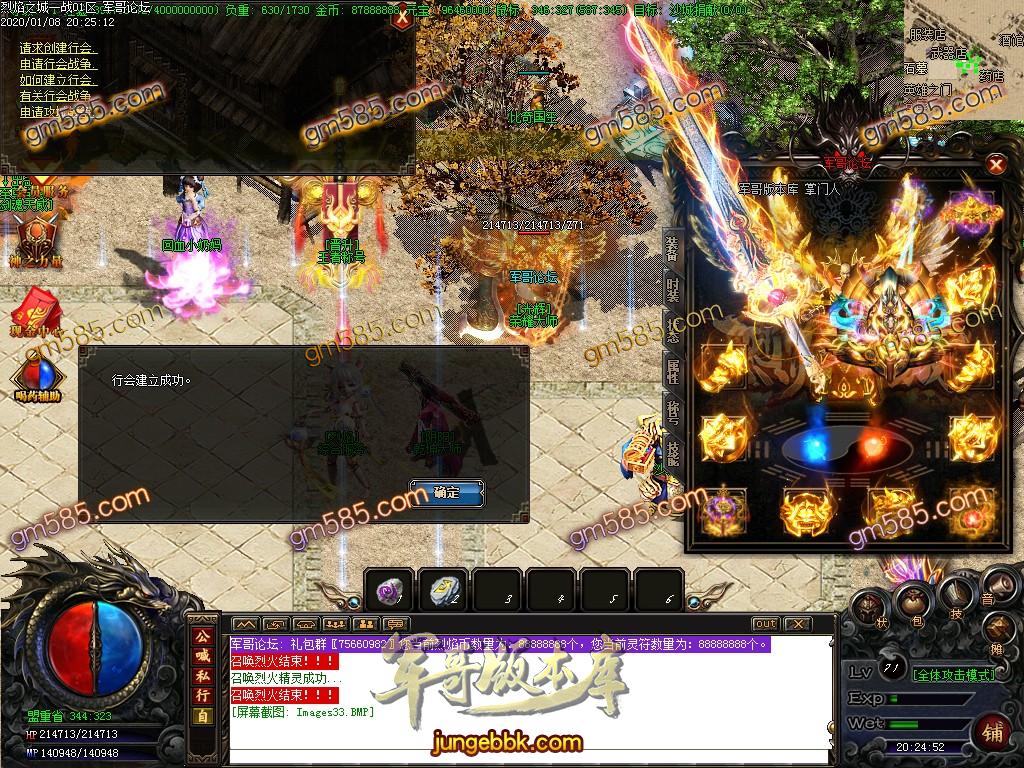Show the 技能 skills tab
This screenshot has height=768, width=1024.
point(672,452)
